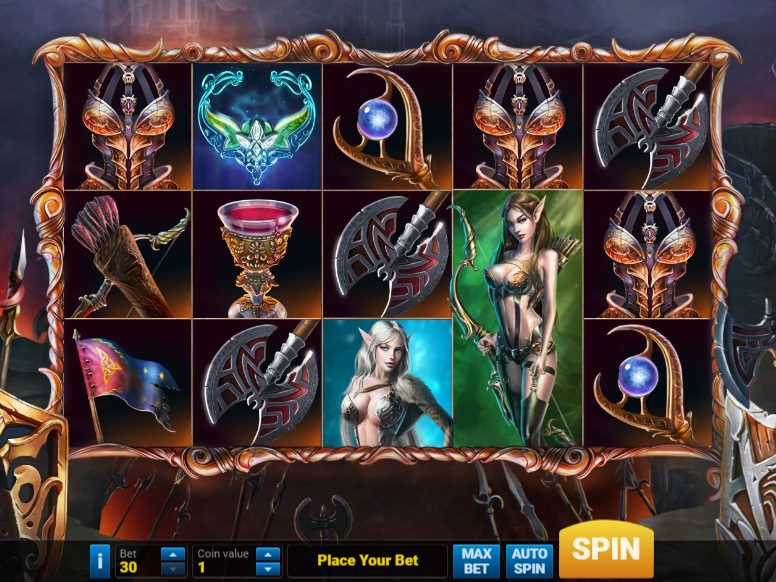Decrease the Bet with the down arrow

pyautogui.click(x=173, y=568)
